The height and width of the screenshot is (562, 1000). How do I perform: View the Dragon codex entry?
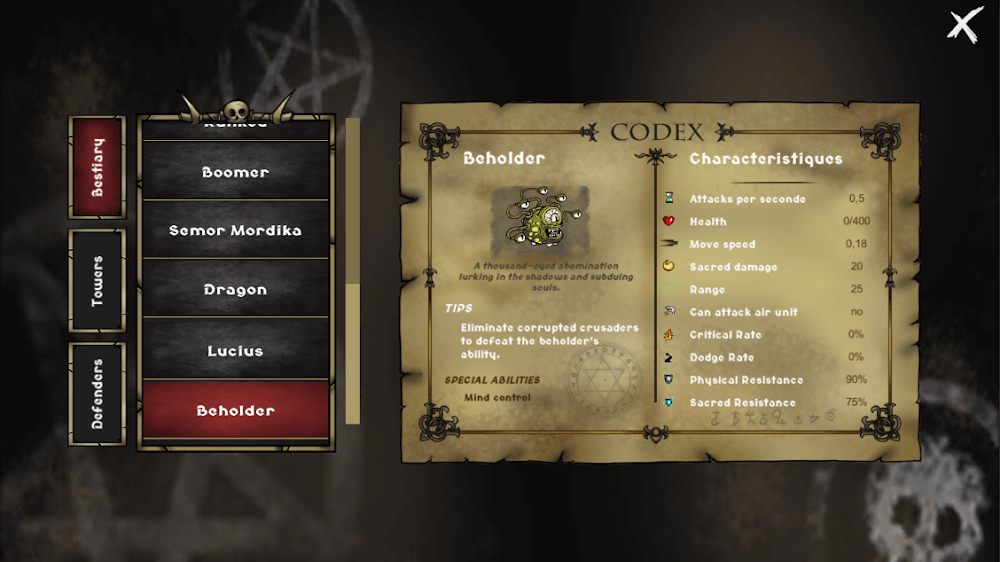(236, 290)
